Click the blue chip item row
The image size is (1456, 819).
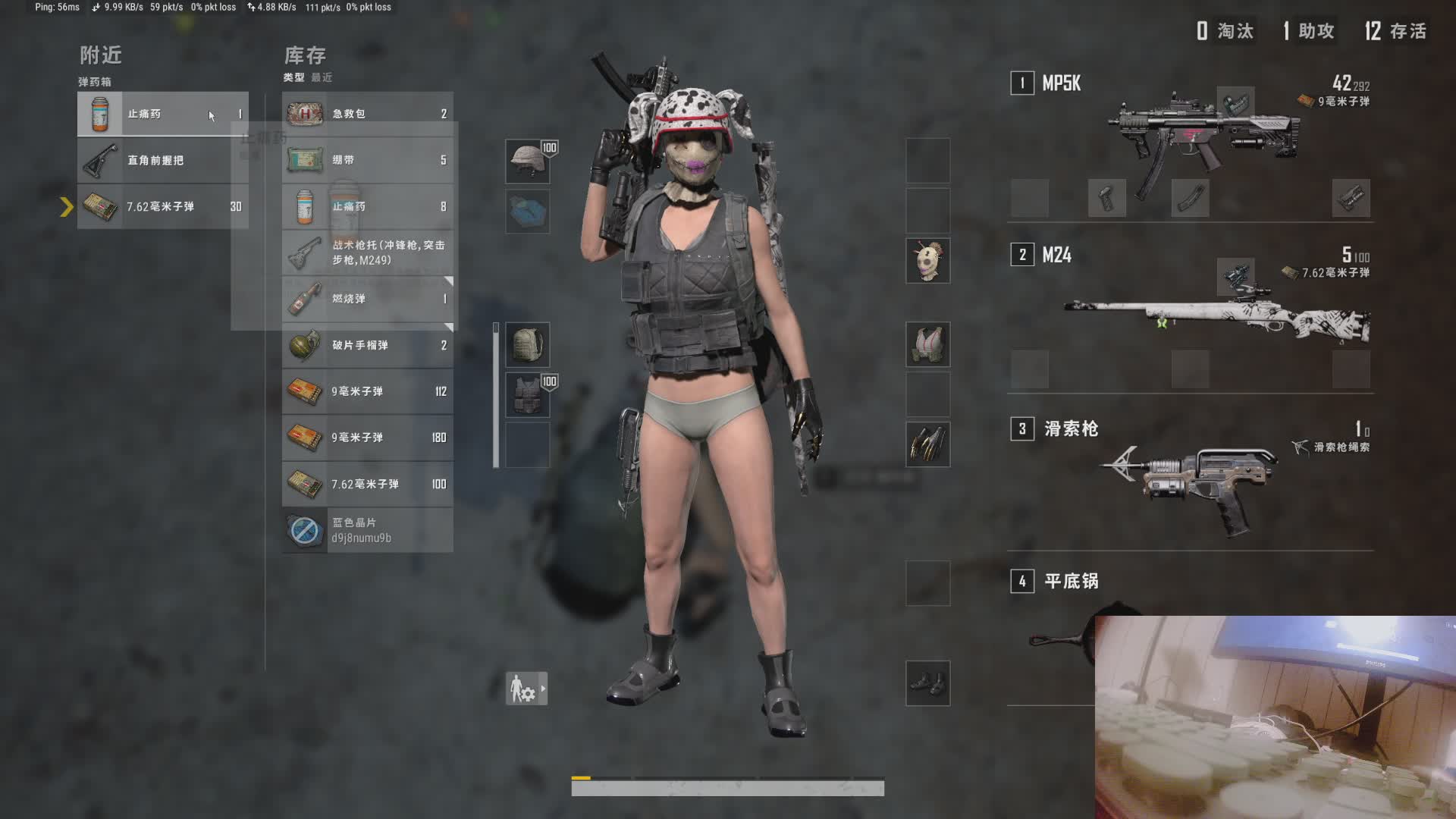[368, 530]
